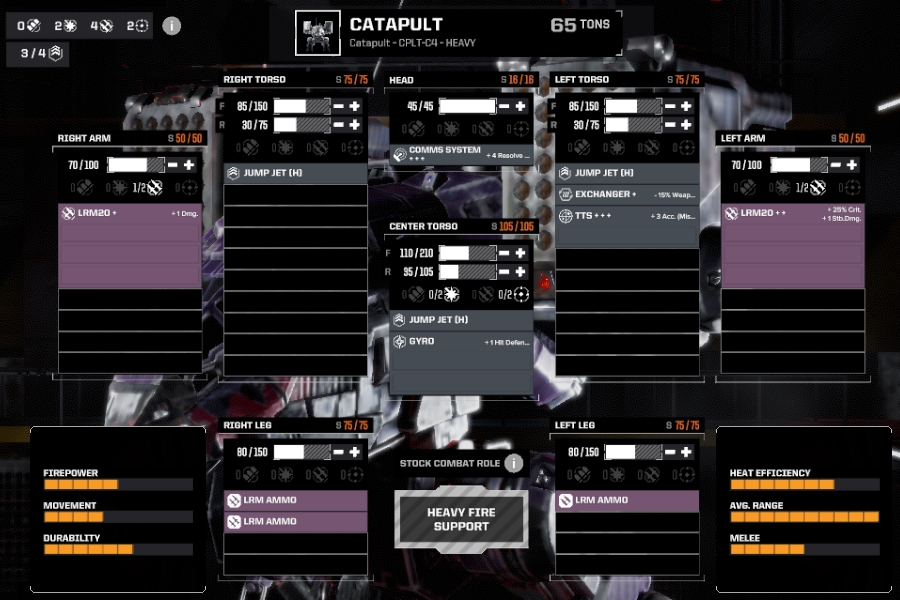Select the LRM20 in the left arm

tap(792, 213)
